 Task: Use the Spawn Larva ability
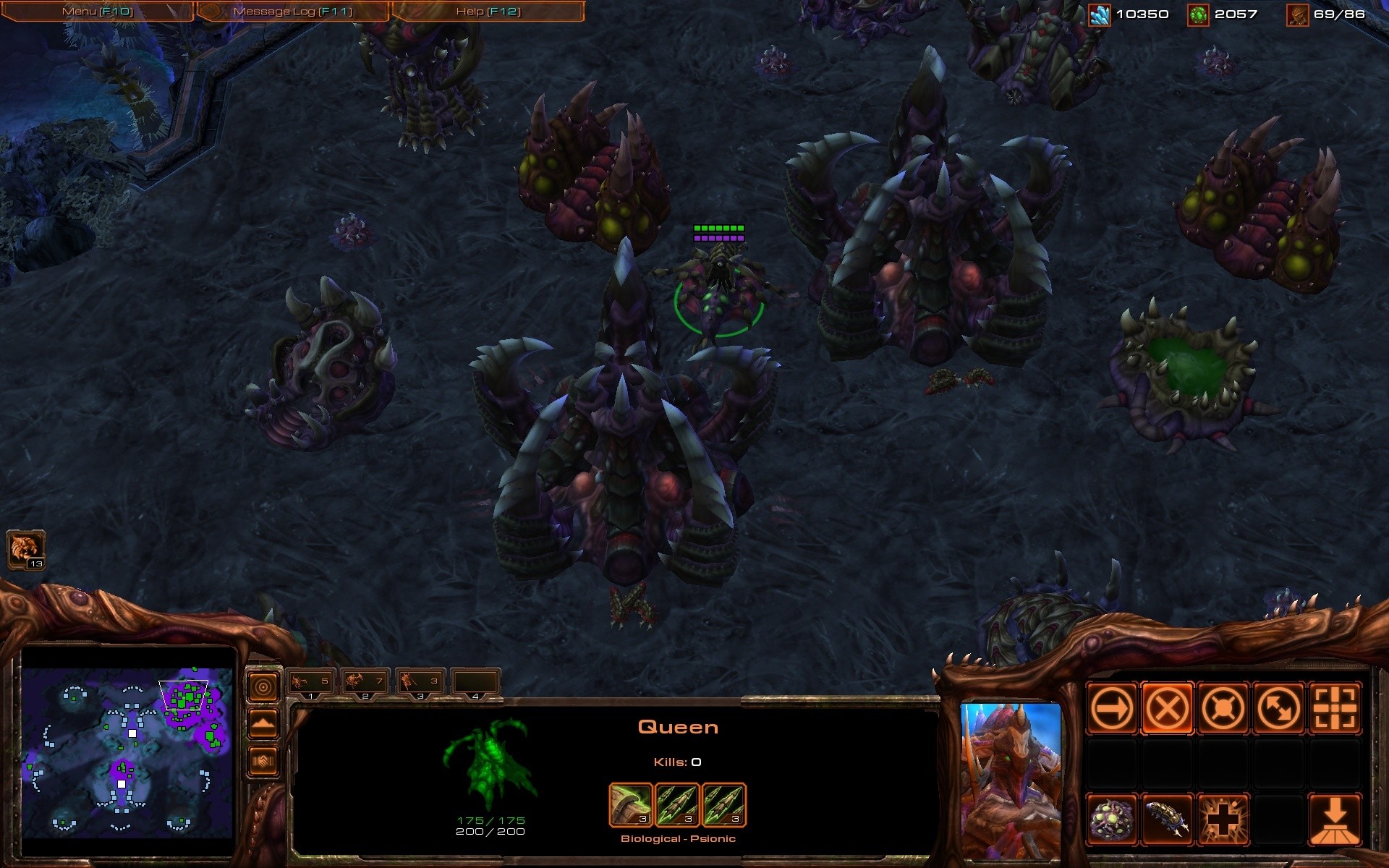(1167, 820)
